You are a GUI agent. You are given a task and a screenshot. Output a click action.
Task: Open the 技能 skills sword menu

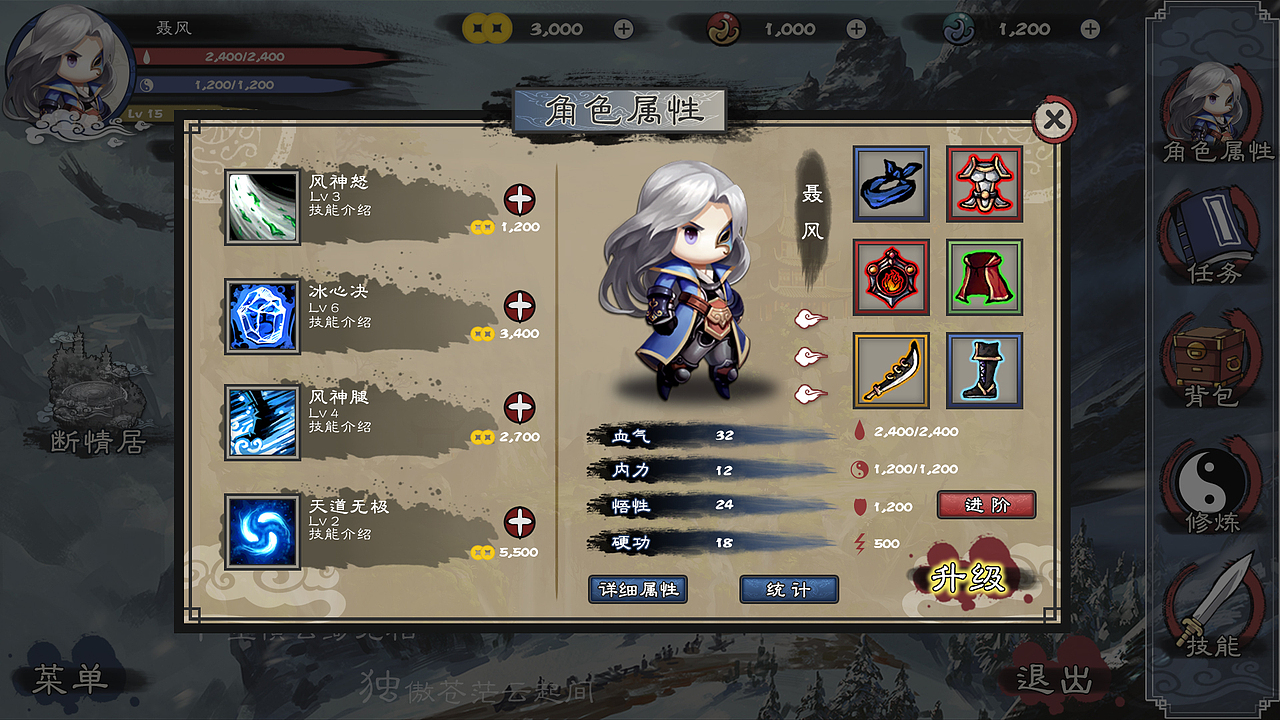[x=1213, y=608]
